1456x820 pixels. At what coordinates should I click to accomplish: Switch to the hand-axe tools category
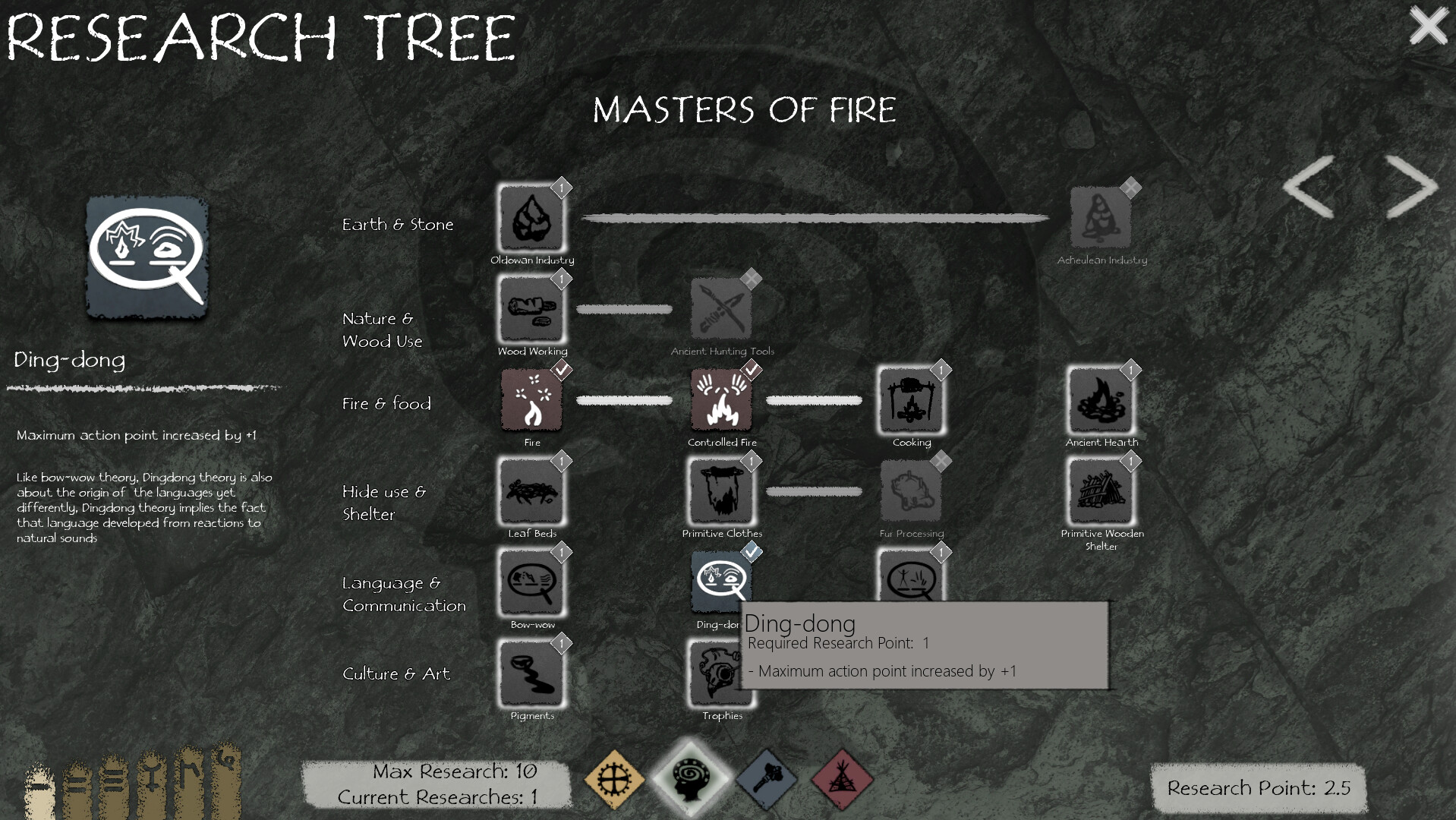(766, 777)
